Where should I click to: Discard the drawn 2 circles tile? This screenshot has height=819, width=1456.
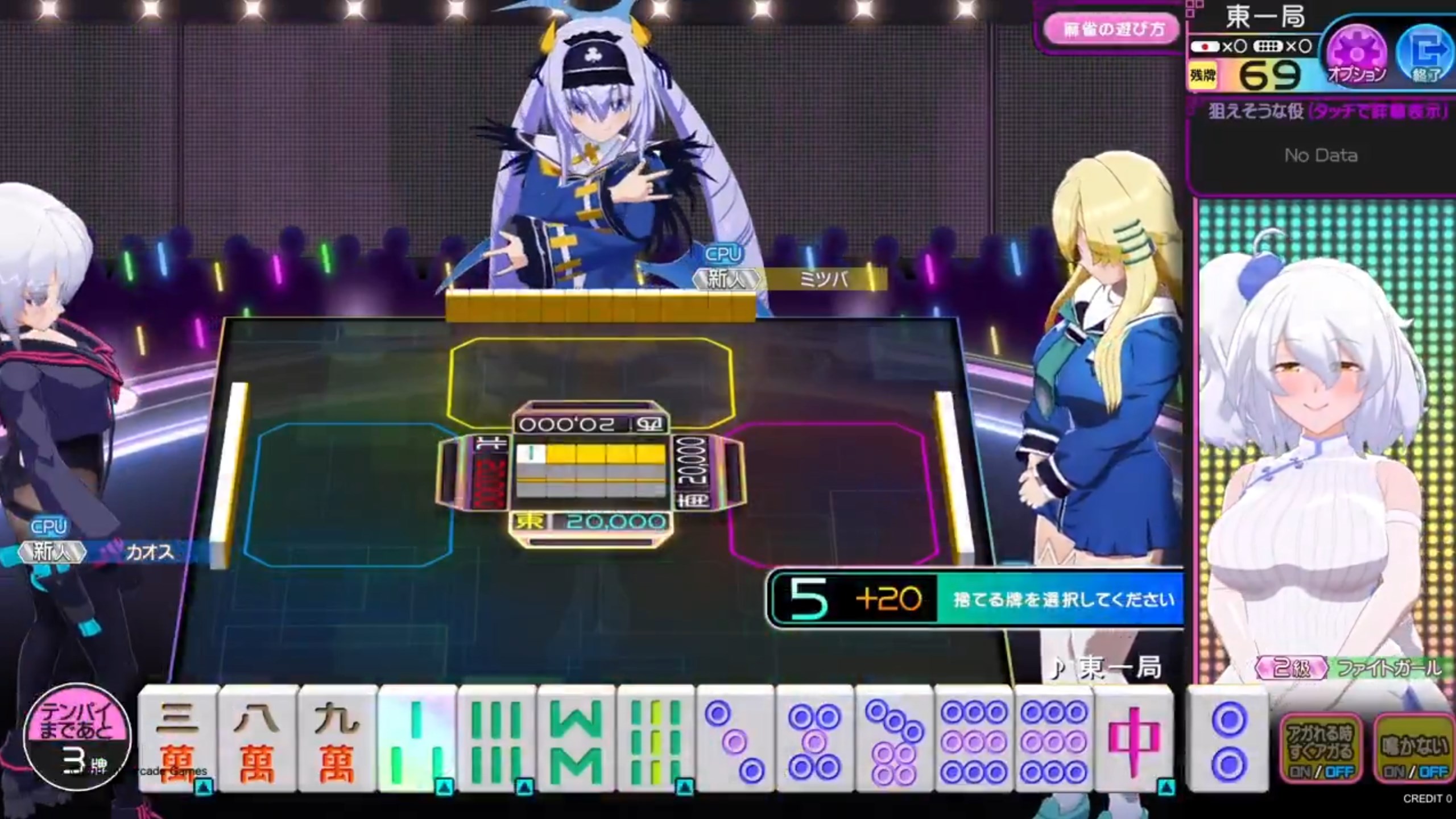1228,739
